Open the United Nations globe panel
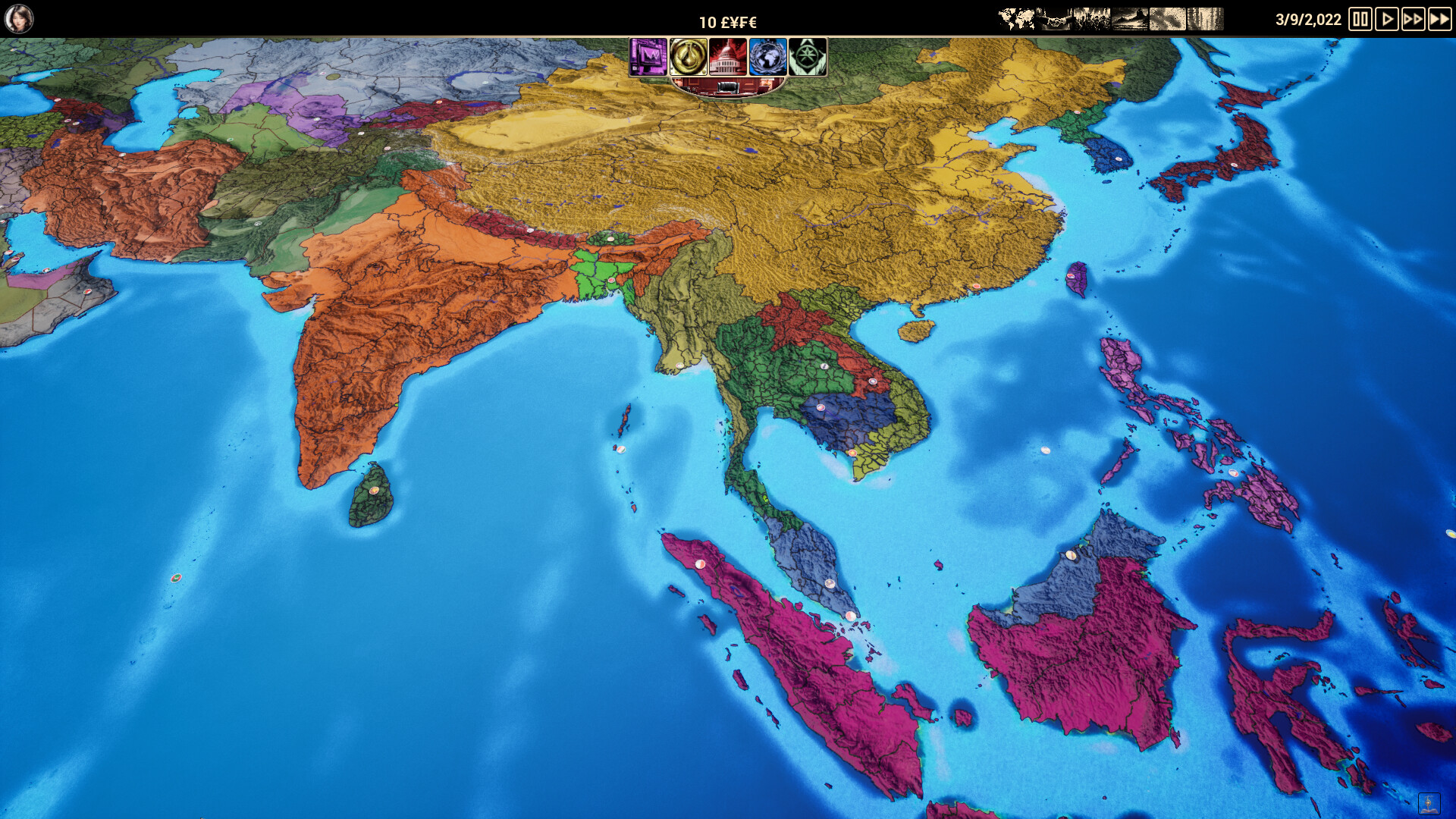Image resolution: width=1456 pixels, height=819 pixels. pyautogui.click(x=768, y=57)
